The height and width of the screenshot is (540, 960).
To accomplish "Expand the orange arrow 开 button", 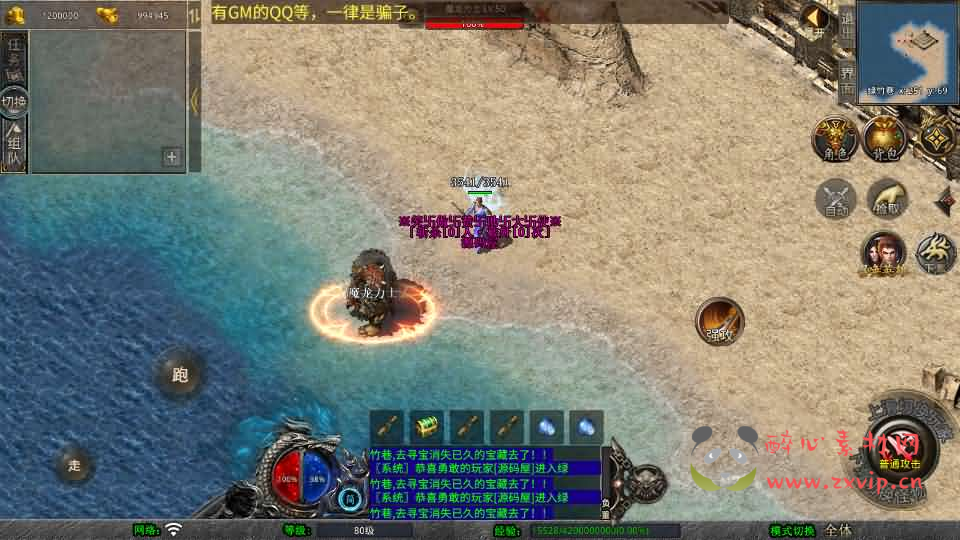I will pos(818,22).
